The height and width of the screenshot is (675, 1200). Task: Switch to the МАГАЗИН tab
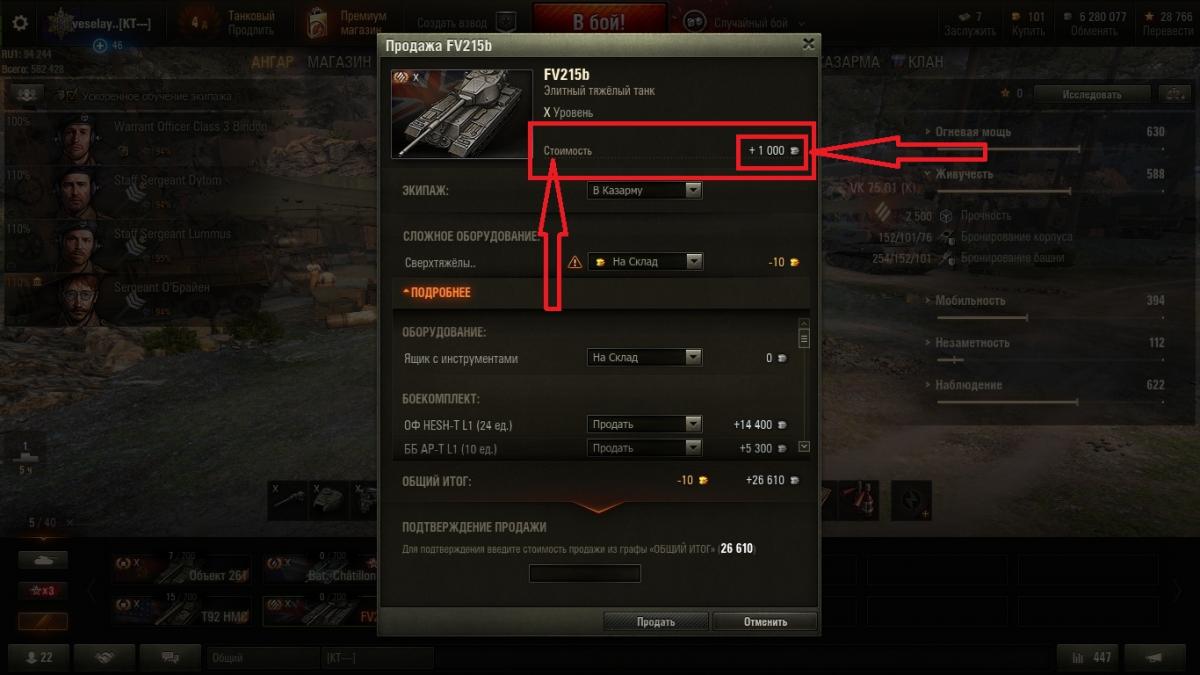tap(338, 62)
